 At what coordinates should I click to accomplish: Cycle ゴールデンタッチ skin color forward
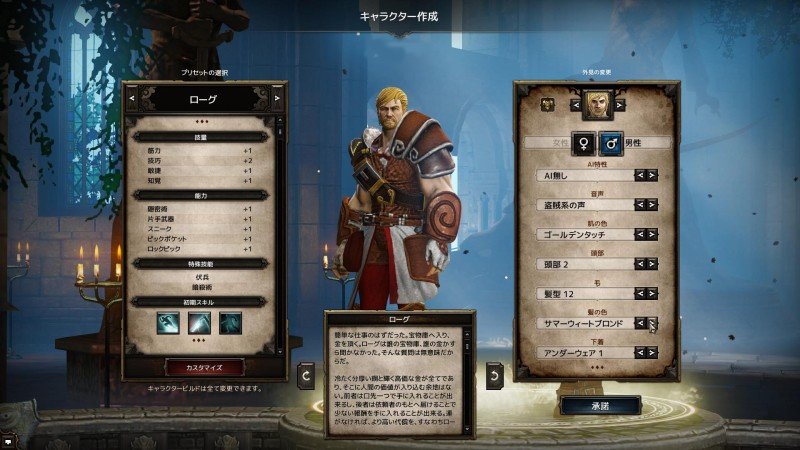[653, 234]
